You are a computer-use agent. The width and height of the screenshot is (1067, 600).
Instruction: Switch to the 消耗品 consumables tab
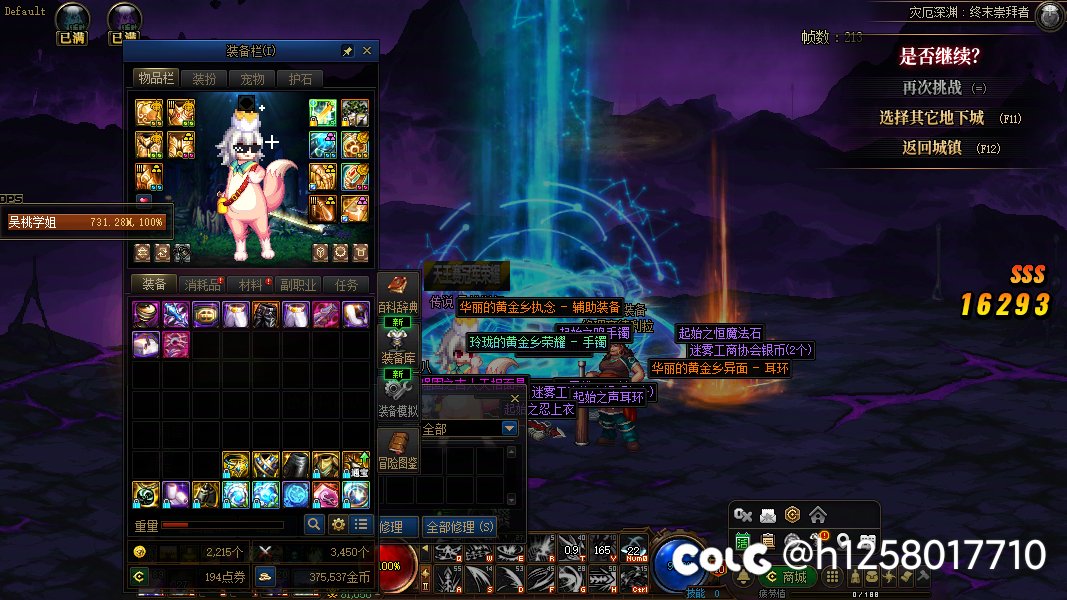pyautogui.click(x=203, y=285)
